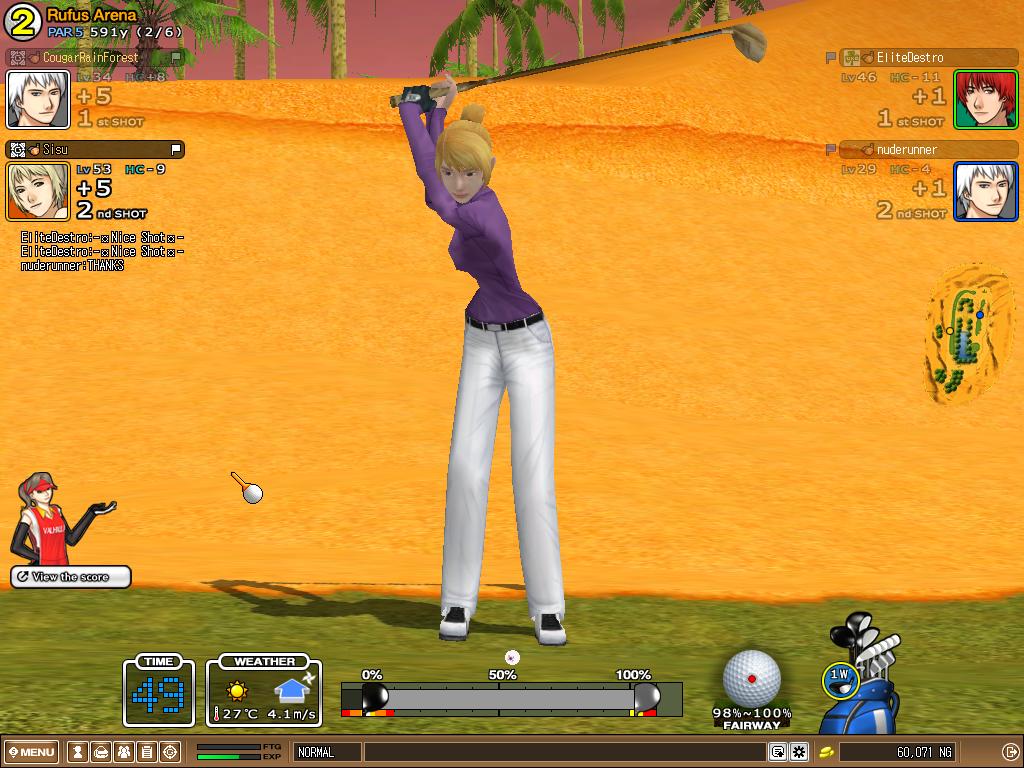This screenshot has width=1024, height=768.
Task: Click the exit arrow icon
Action: coord(1010,752)
